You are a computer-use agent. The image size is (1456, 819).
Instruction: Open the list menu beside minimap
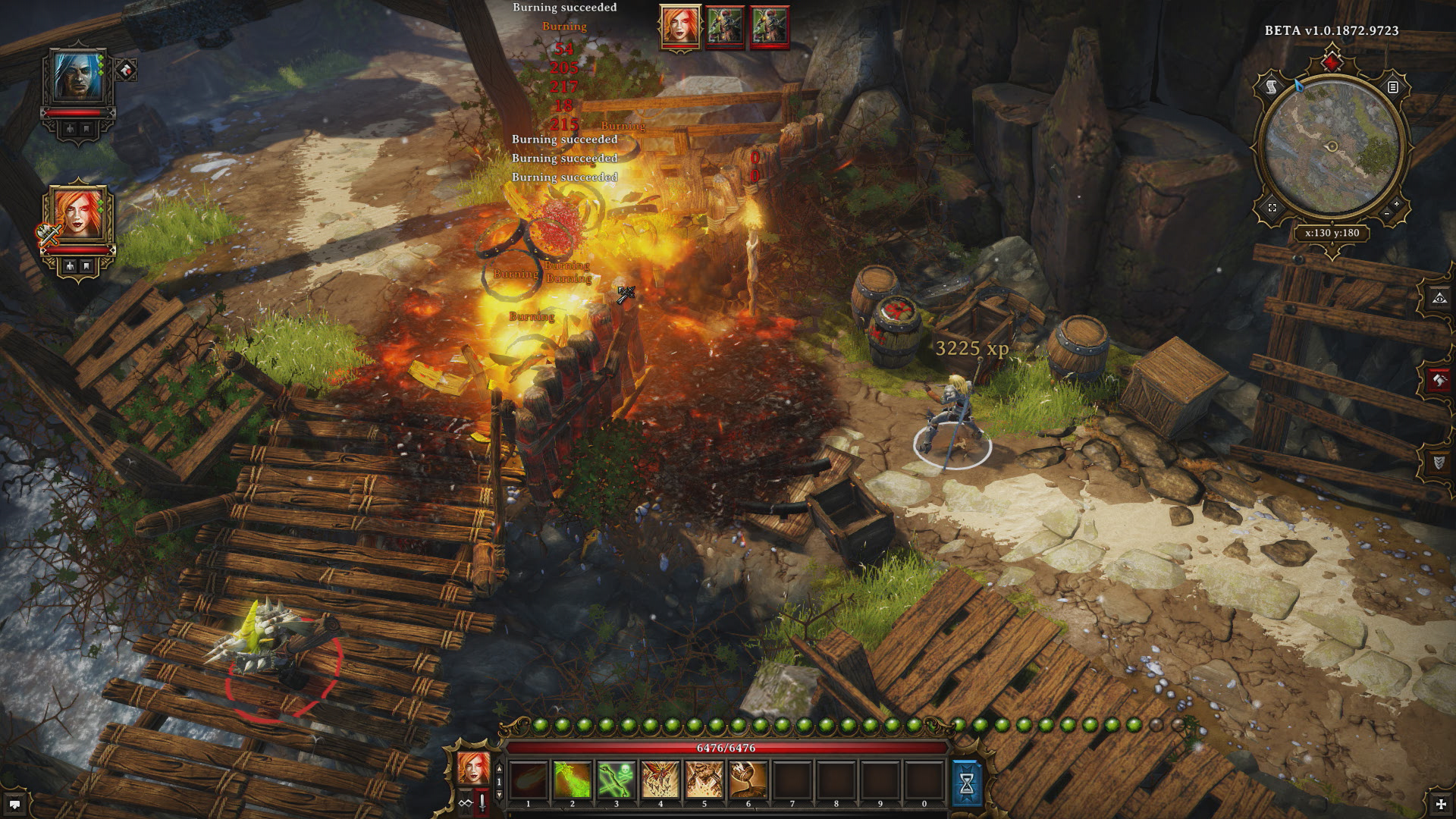(x=1392, y=87)
